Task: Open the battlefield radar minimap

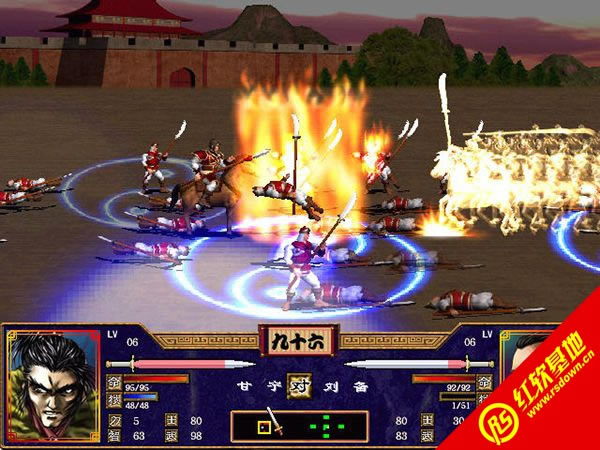Action: [x=300, y=426]
